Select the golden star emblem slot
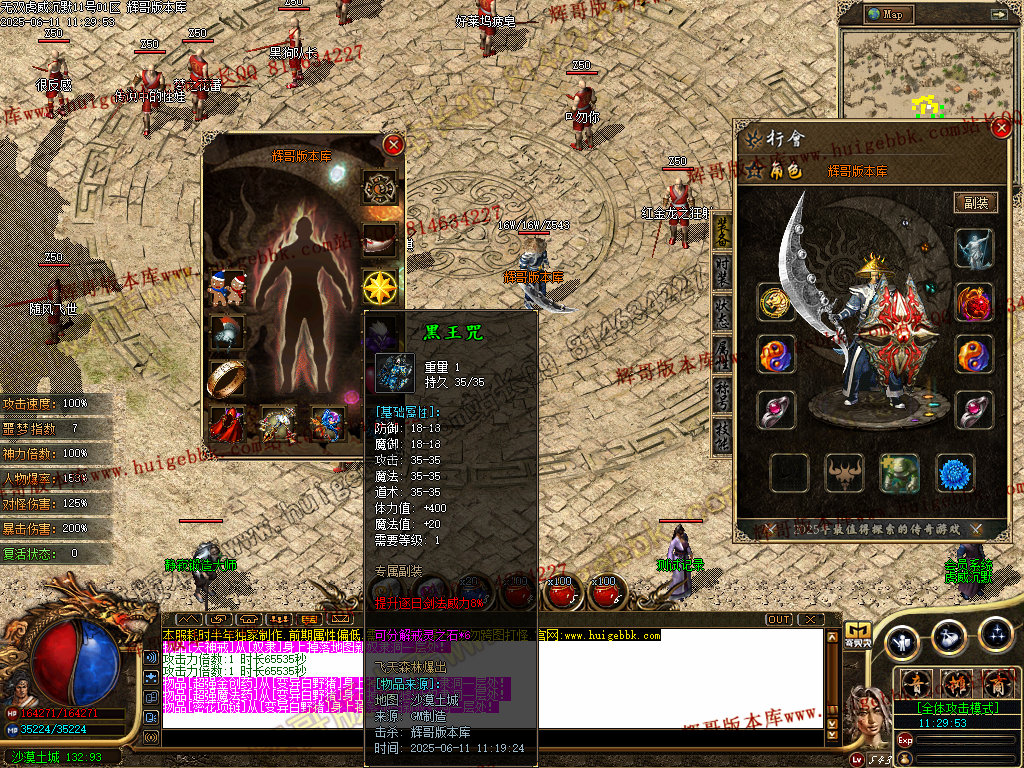 click(x=380, y=288)
